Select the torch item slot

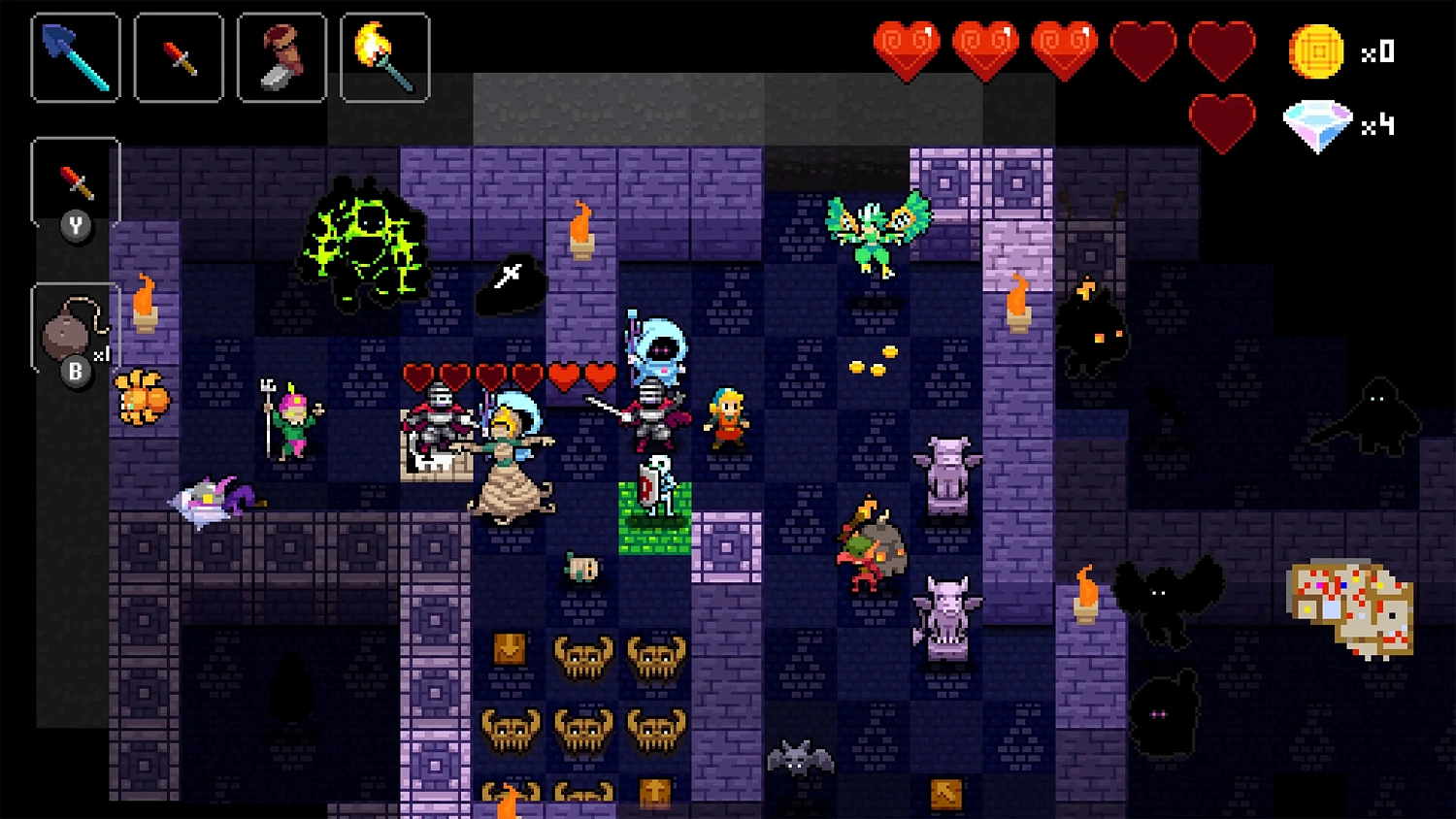(384, 56)
